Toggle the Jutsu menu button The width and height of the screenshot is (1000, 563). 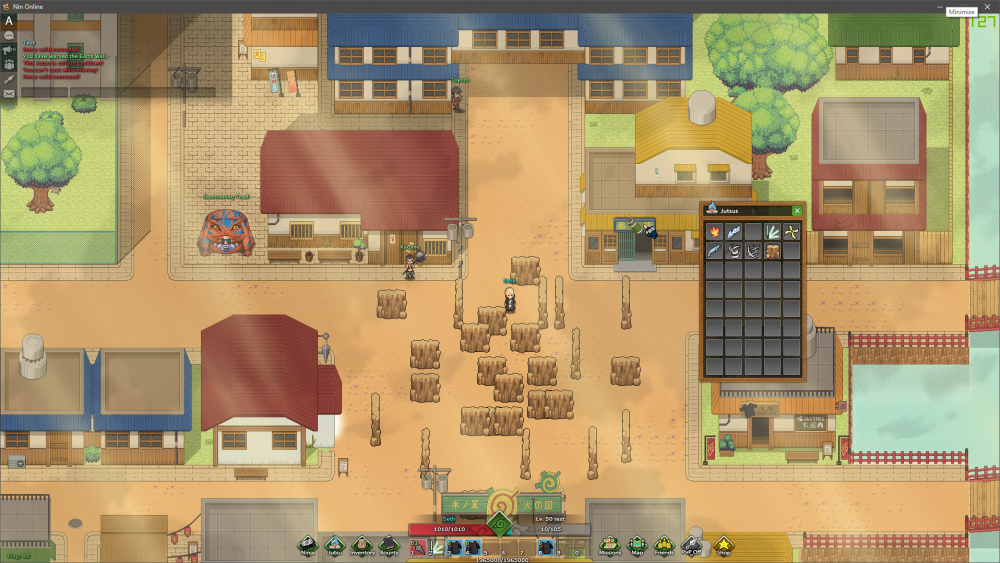click(x=335, y=545)
